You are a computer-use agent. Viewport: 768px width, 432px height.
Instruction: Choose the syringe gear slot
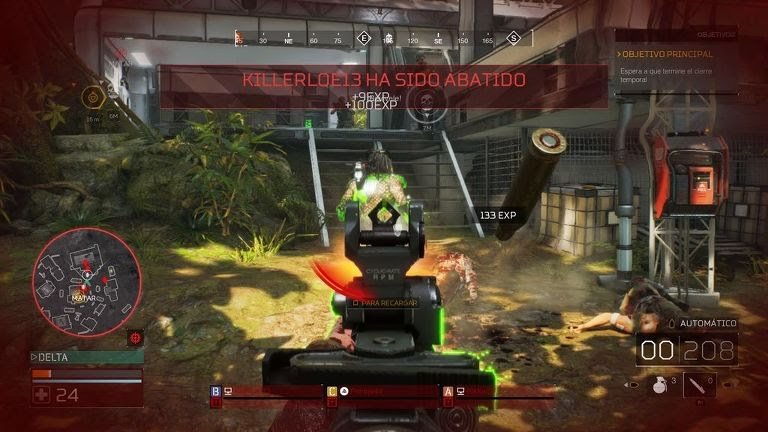coord(699,384)
